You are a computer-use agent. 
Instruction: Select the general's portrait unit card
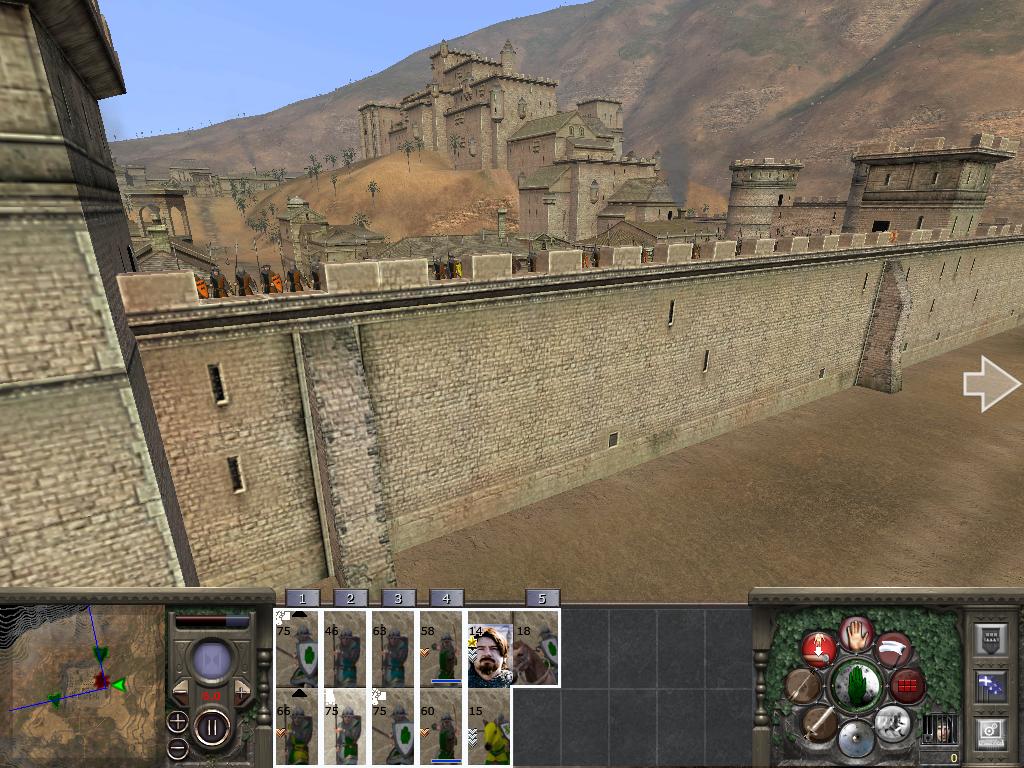490,656
